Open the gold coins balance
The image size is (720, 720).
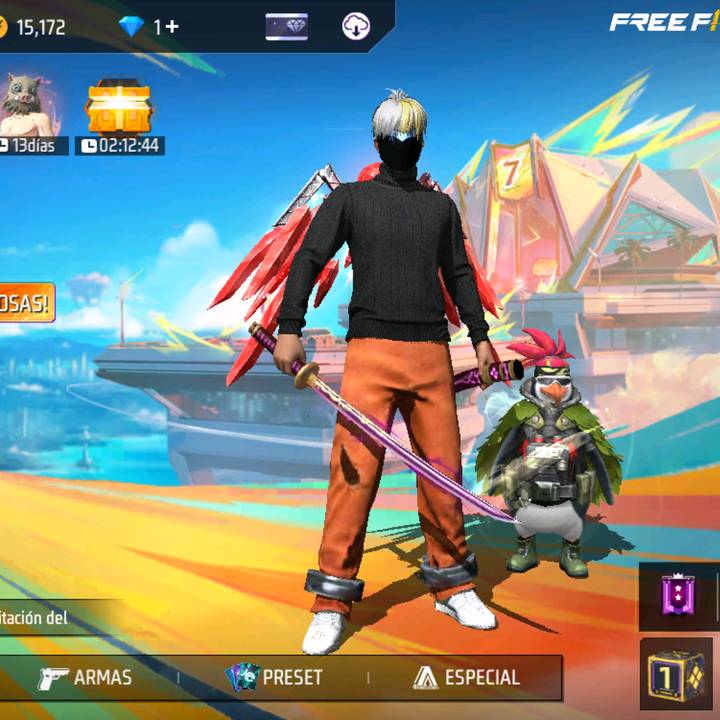tap(35, 27)
